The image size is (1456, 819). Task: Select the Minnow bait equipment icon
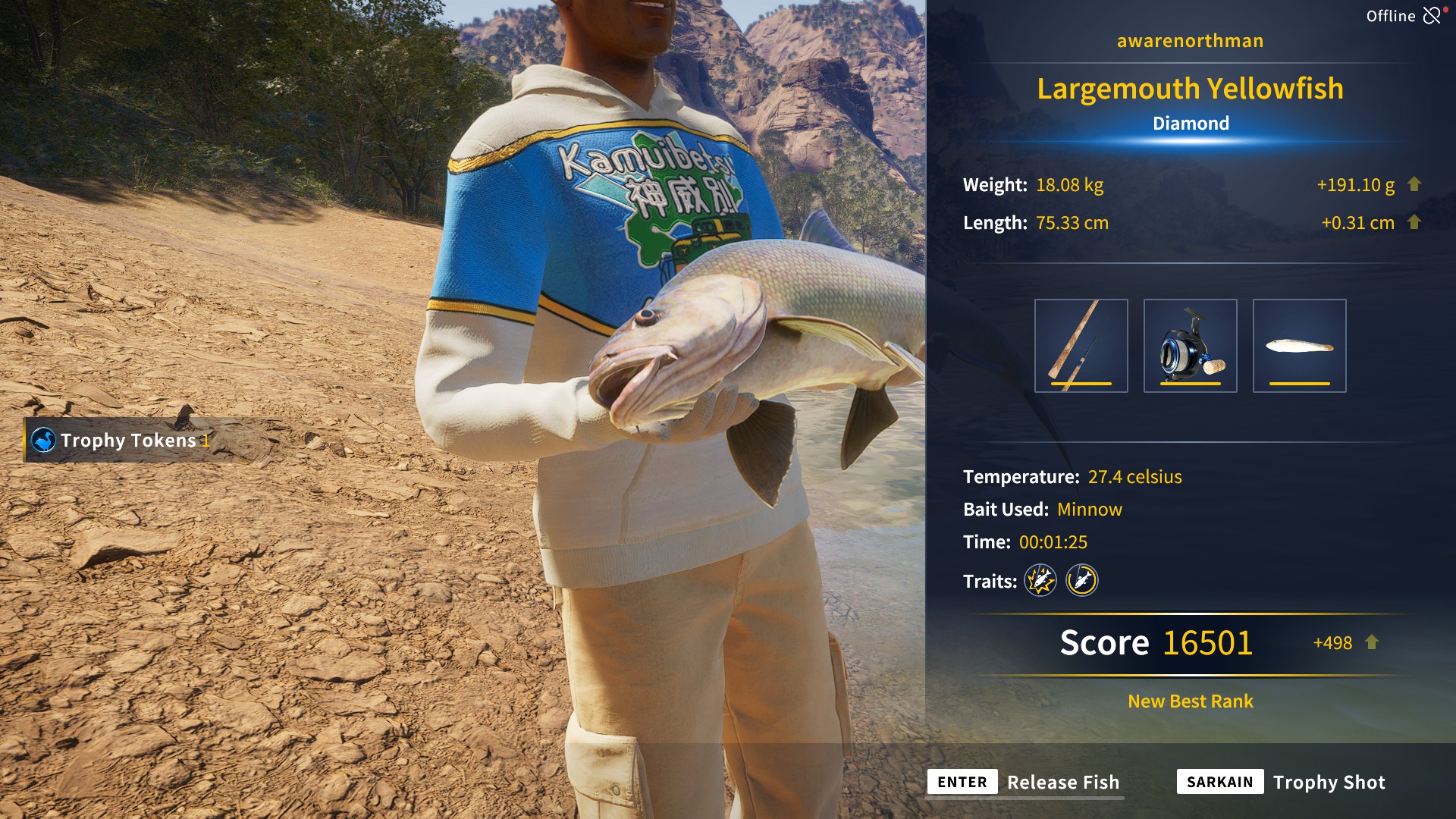click(x=1300, y=345)
